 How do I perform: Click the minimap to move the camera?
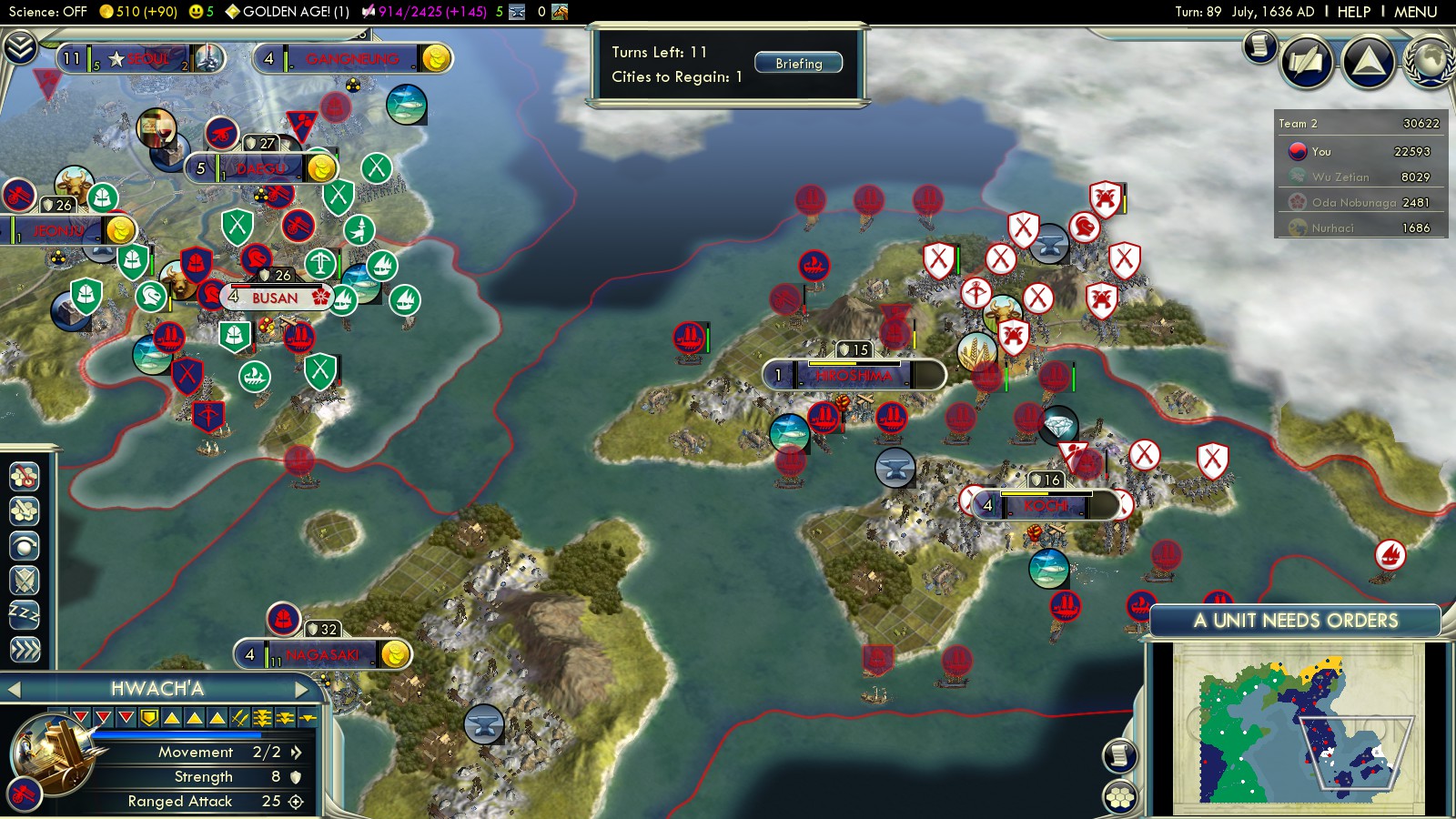1298,728
